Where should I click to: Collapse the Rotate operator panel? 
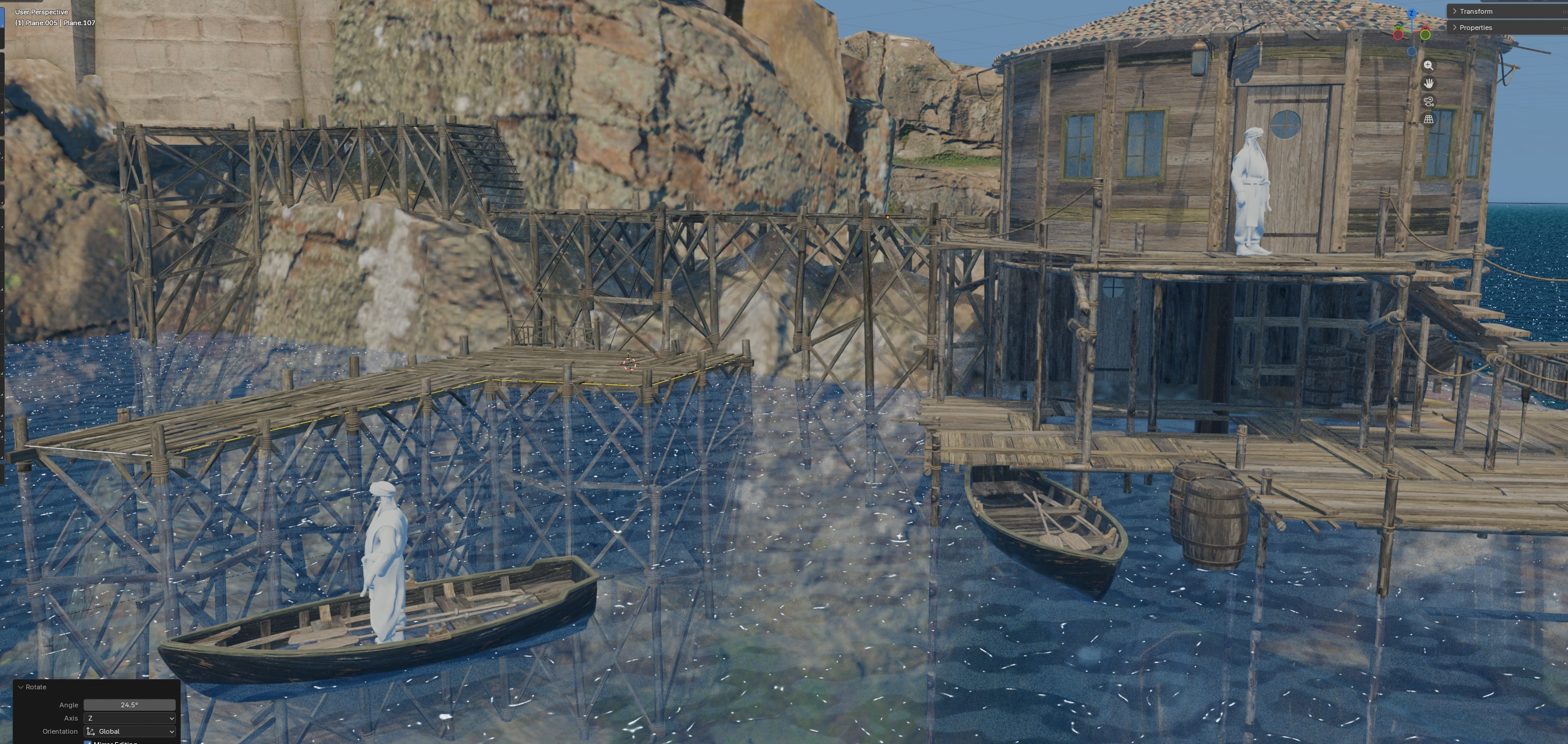(x=21, y=688)
